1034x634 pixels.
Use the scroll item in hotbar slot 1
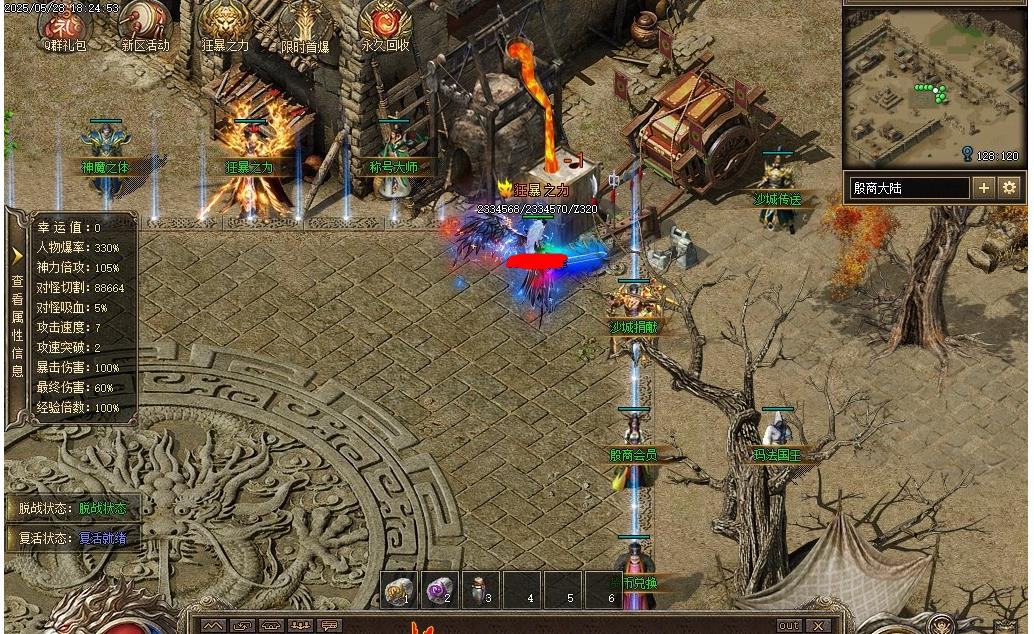400,590
